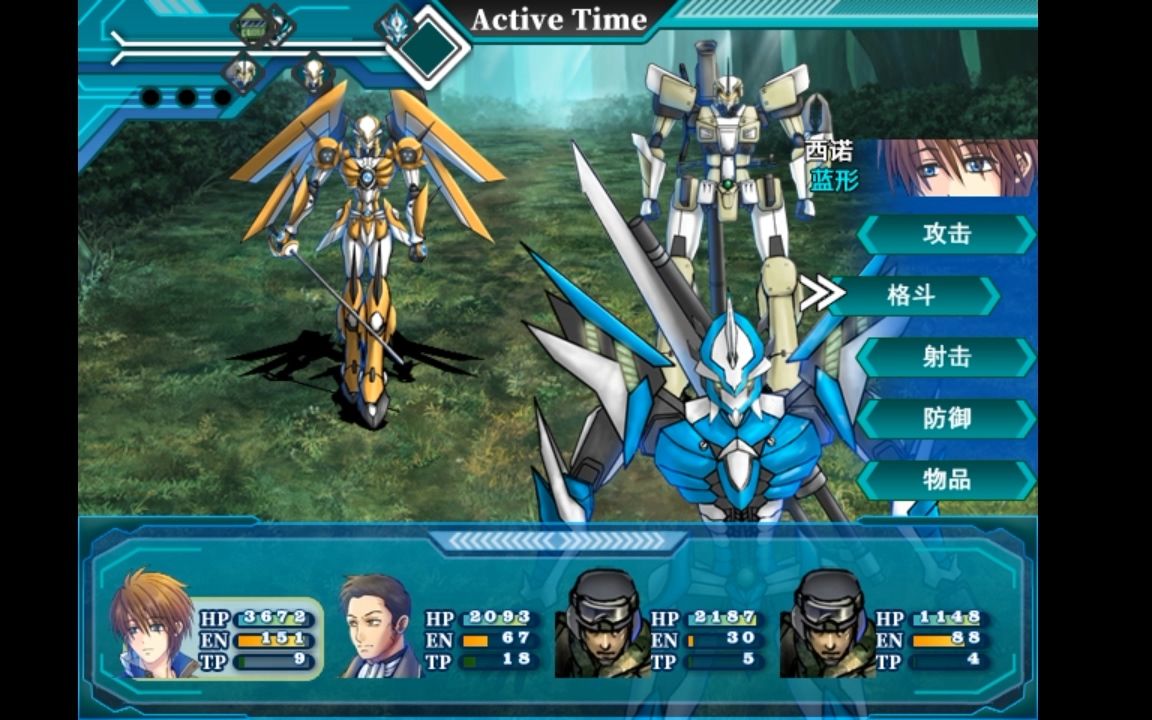Select the 格斗 melee command

(912, 296)
